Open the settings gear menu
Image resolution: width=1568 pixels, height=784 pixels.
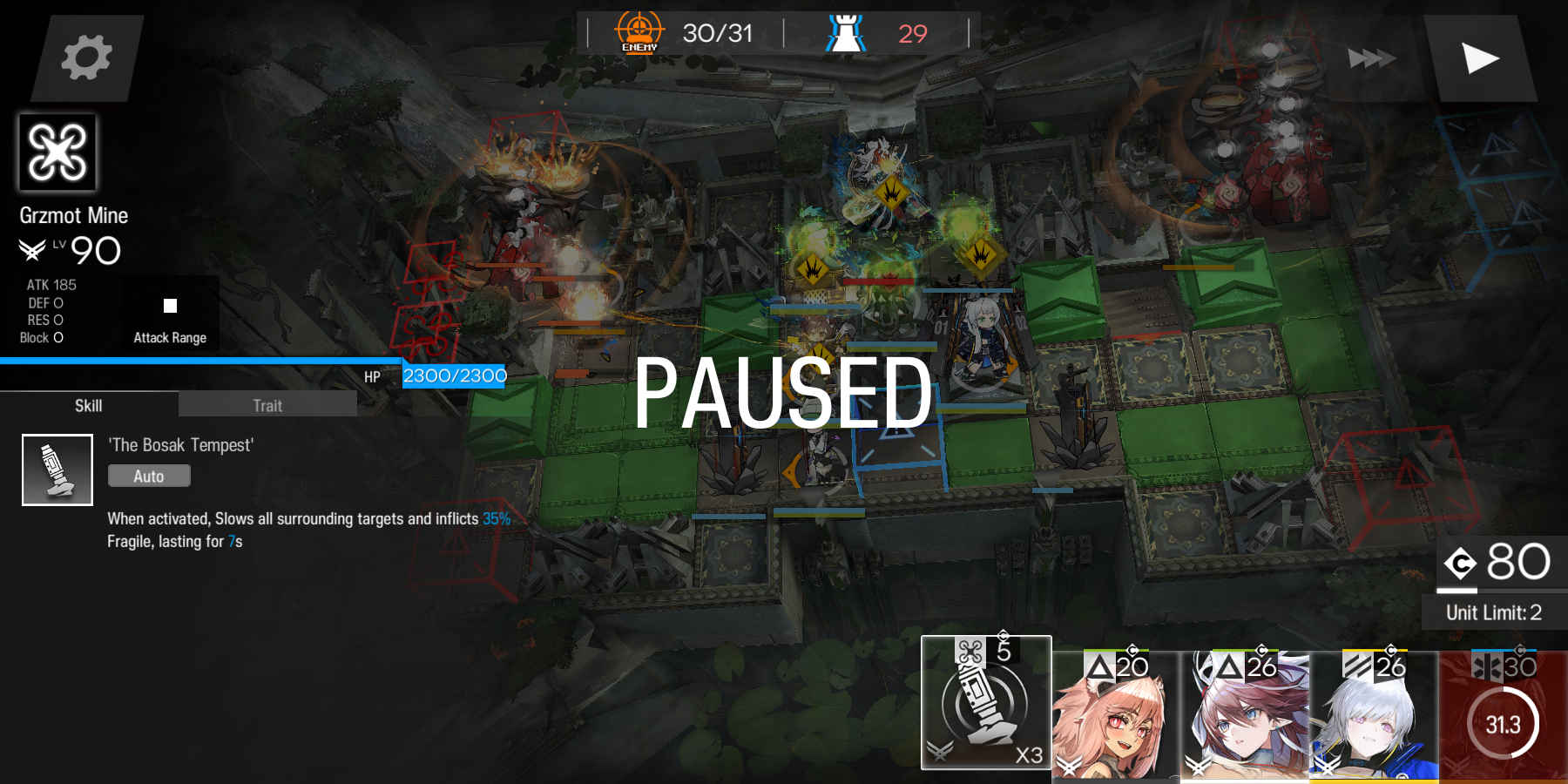point(86,57)
